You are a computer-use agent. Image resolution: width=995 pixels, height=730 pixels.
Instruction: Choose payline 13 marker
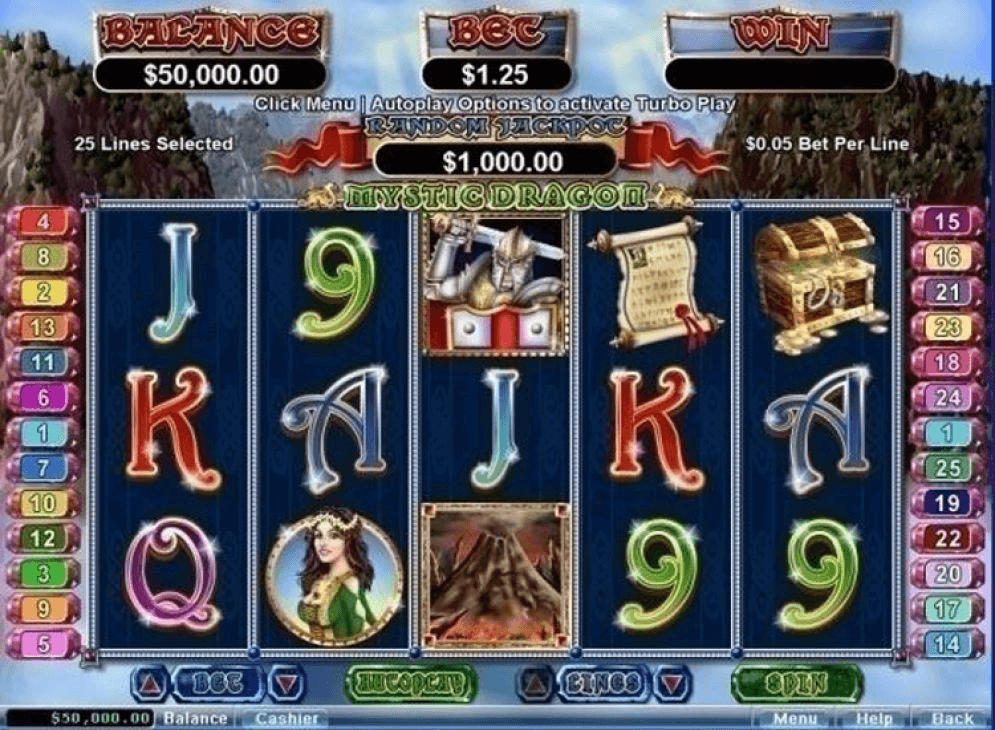(44, 326)
